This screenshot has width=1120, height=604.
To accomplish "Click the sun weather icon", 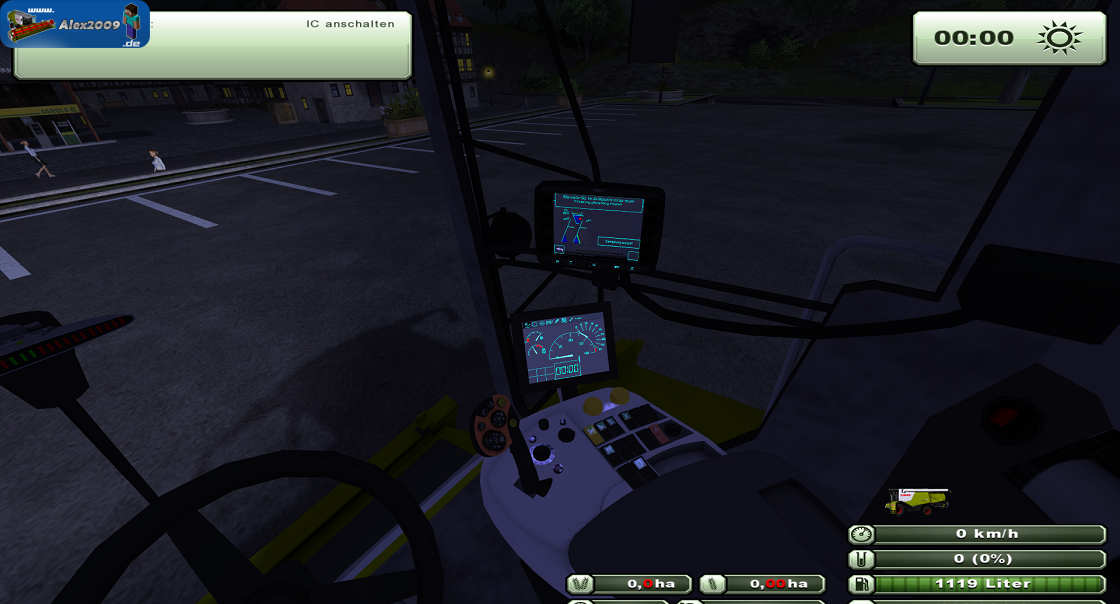I will click(x=1059, y=38).
